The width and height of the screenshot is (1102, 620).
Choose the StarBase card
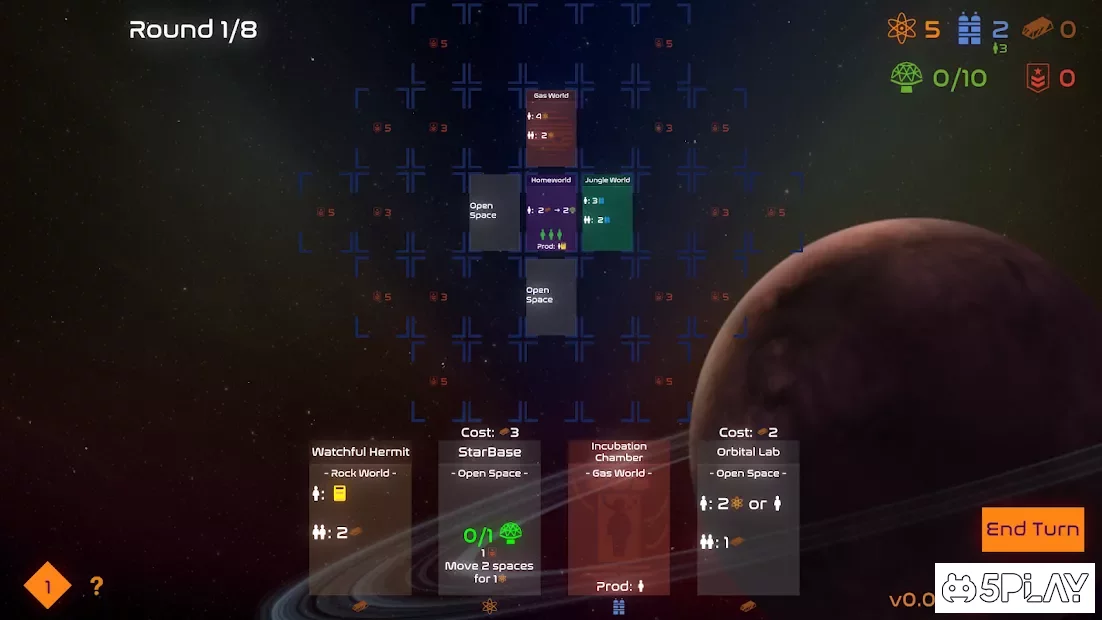click(x=489, y=518)
